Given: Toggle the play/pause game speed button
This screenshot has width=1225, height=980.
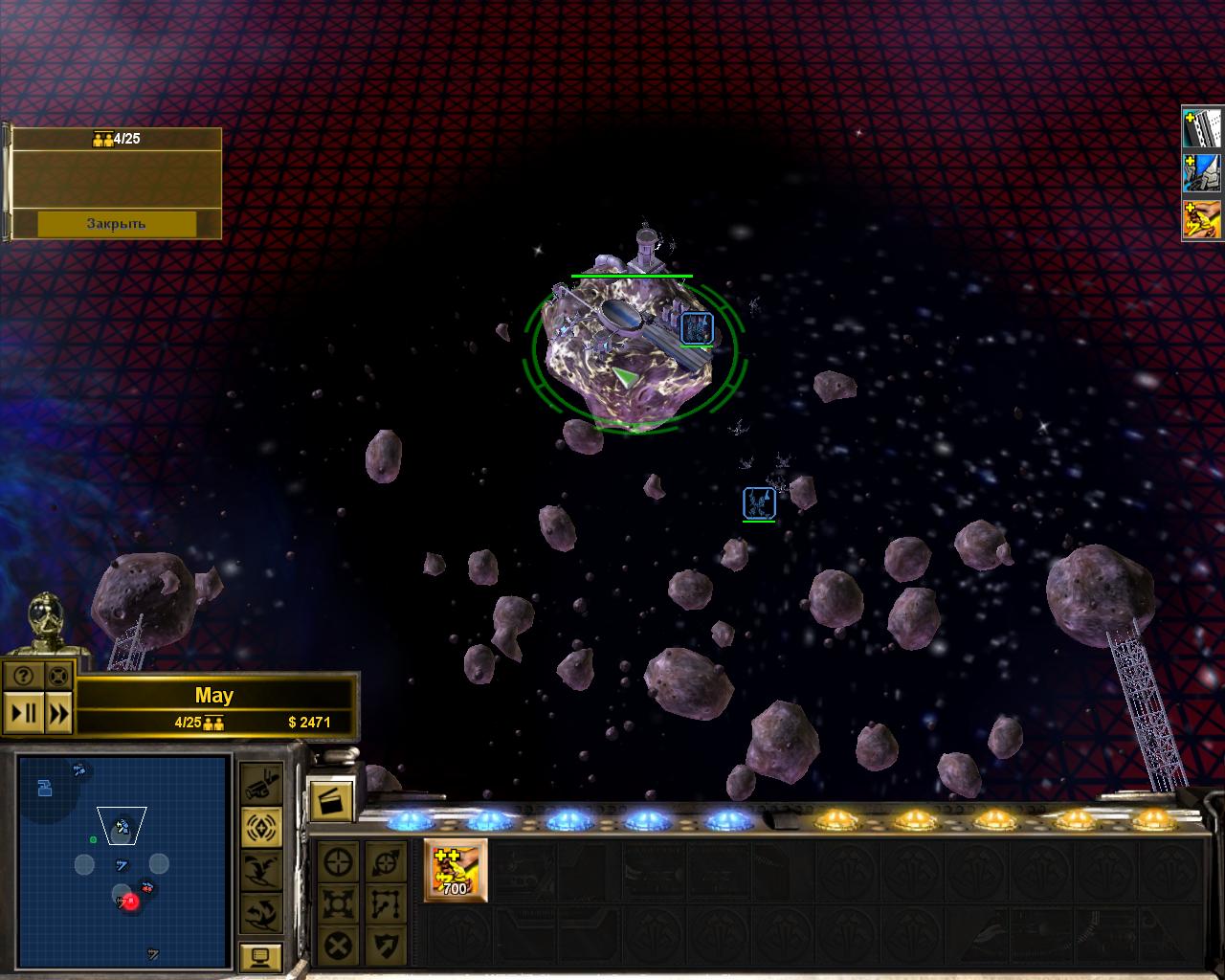Looking at the screenshot, I should pos(23,713).
